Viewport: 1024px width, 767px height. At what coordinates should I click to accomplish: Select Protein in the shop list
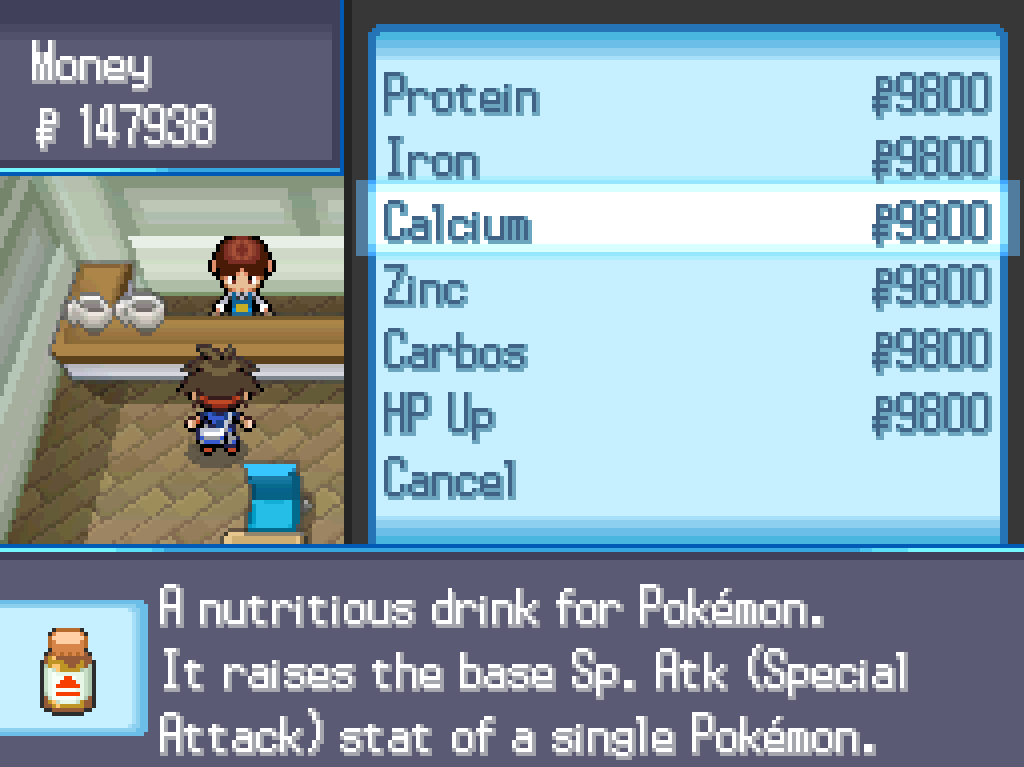pos(462,97)
